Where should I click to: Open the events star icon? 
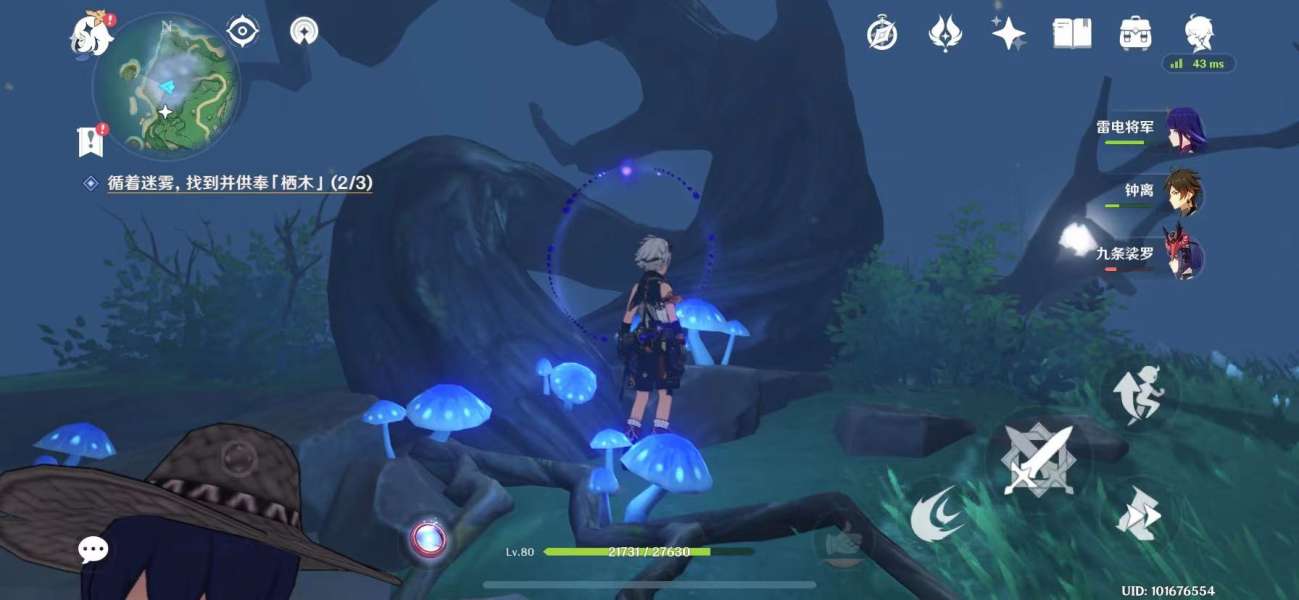pyautogui.click(x=945, y=34)
